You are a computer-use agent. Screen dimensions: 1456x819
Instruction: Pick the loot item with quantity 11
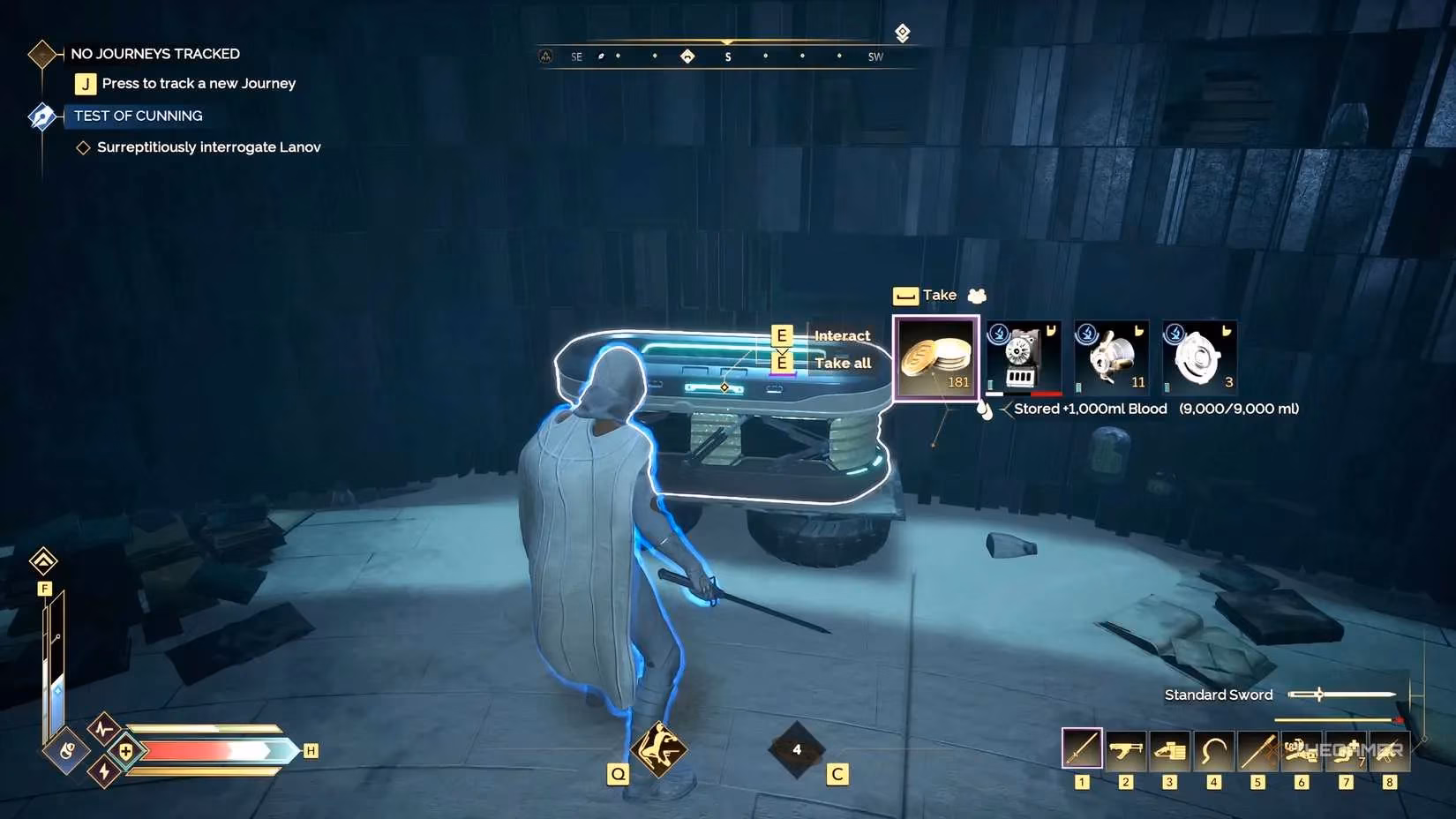(x=1112, y=357)
